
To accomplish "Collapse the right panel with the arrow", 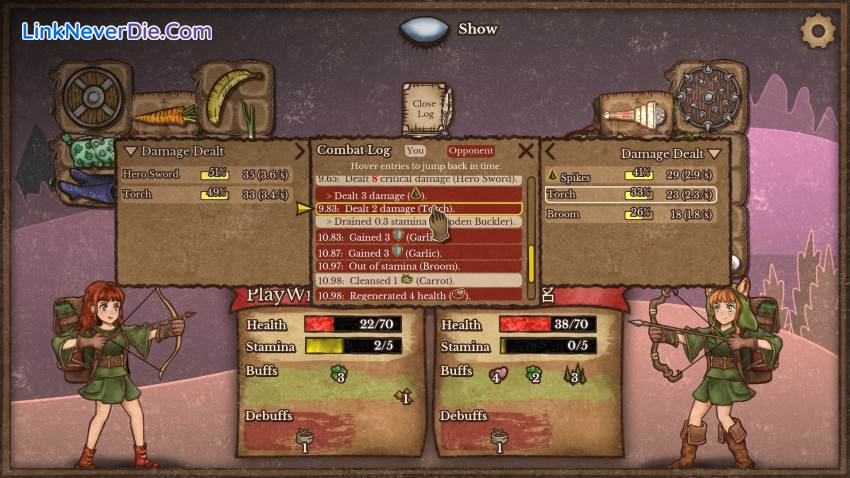I will pyautogui.click(x=549, y=152).
